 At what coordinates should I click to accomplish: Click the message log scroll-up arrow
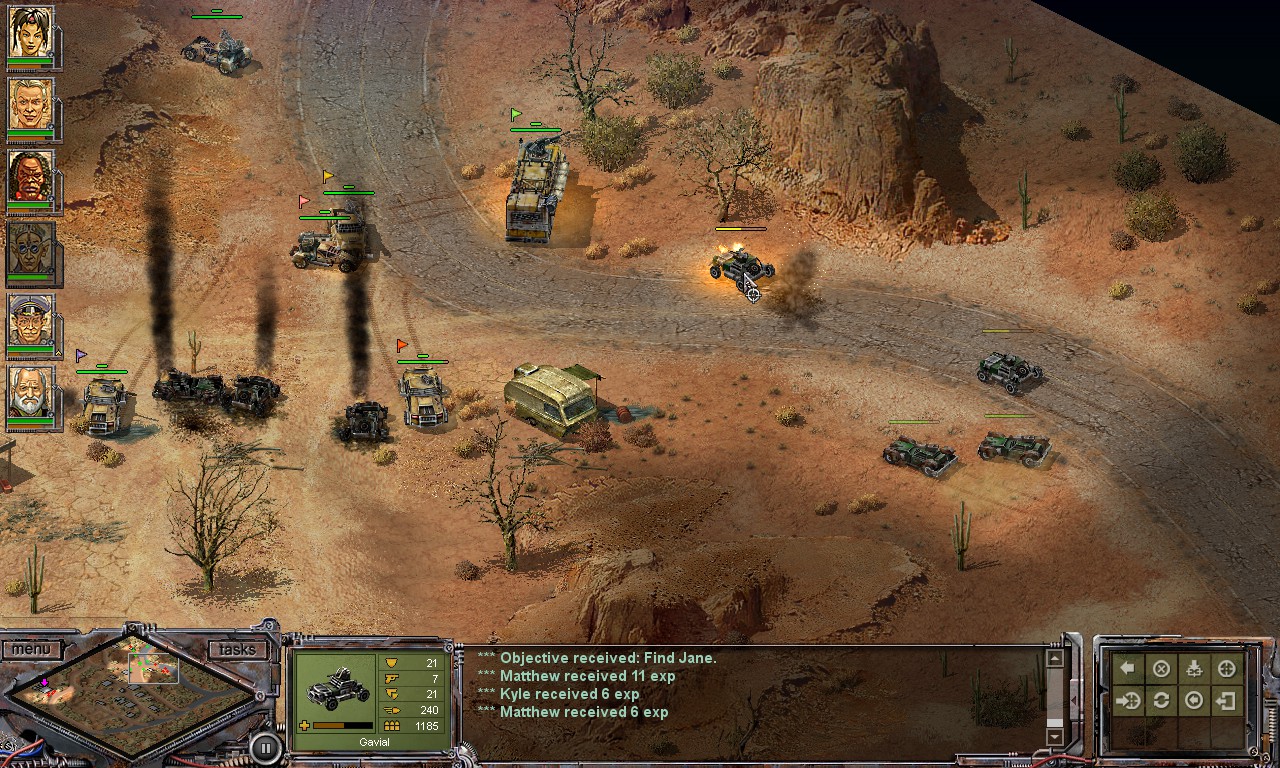click(1055, 659)
